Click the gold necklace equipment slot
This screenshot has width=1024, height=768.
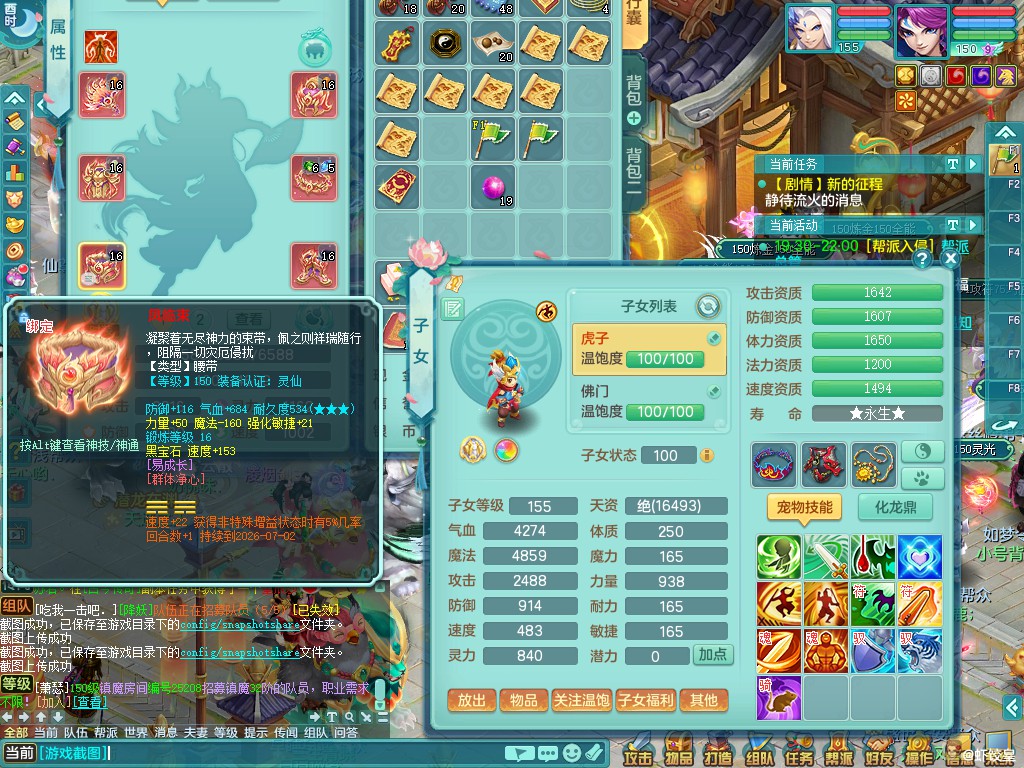pos(874,465)
